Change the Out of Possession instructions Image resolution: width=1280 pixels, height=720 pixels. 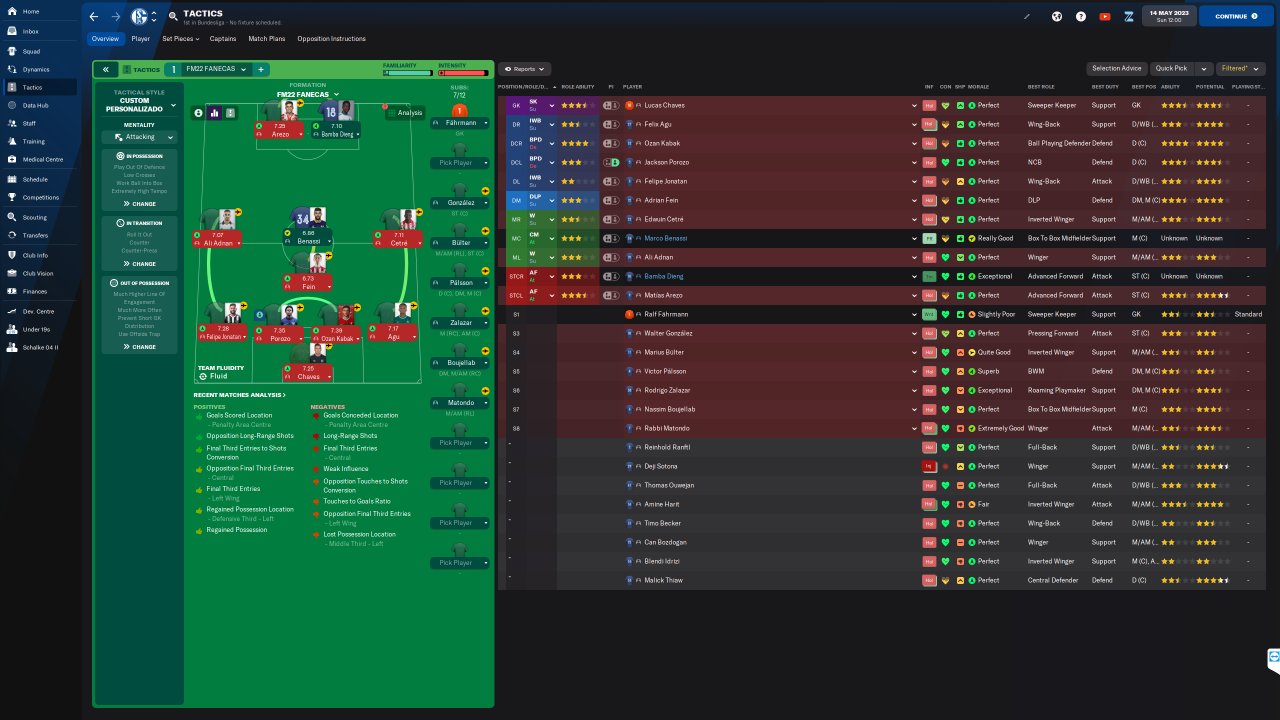(x=139, y=347)
